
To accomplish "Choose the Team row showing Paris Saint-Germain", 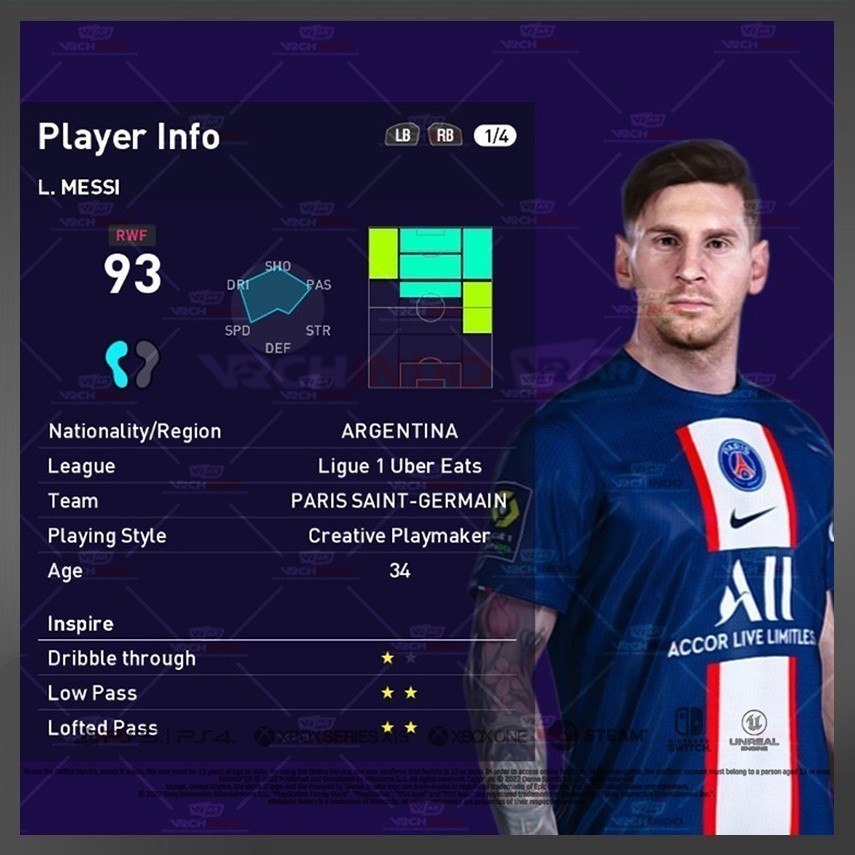I will 278,501.
